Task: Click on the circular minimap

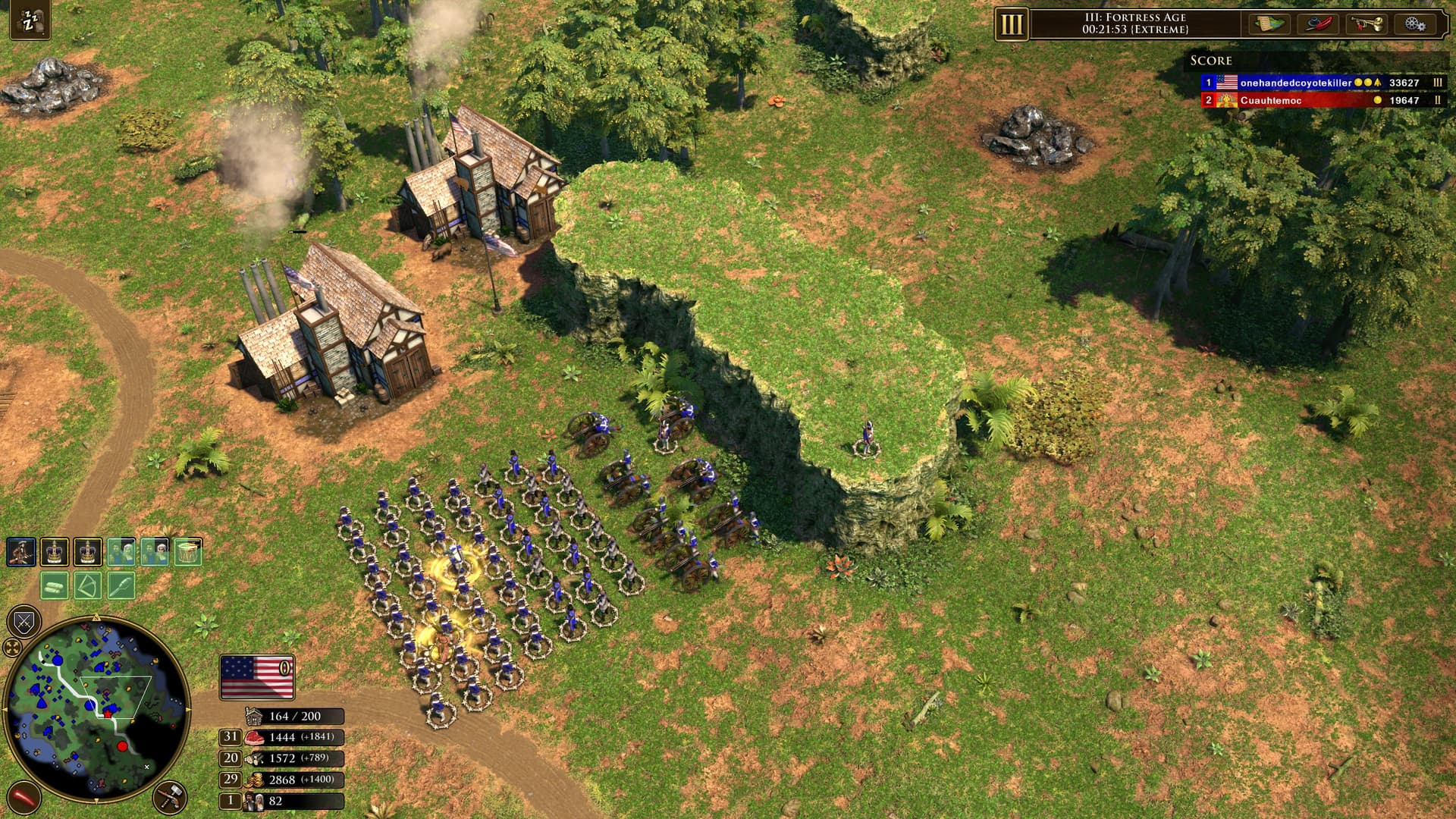Action: 97,709
